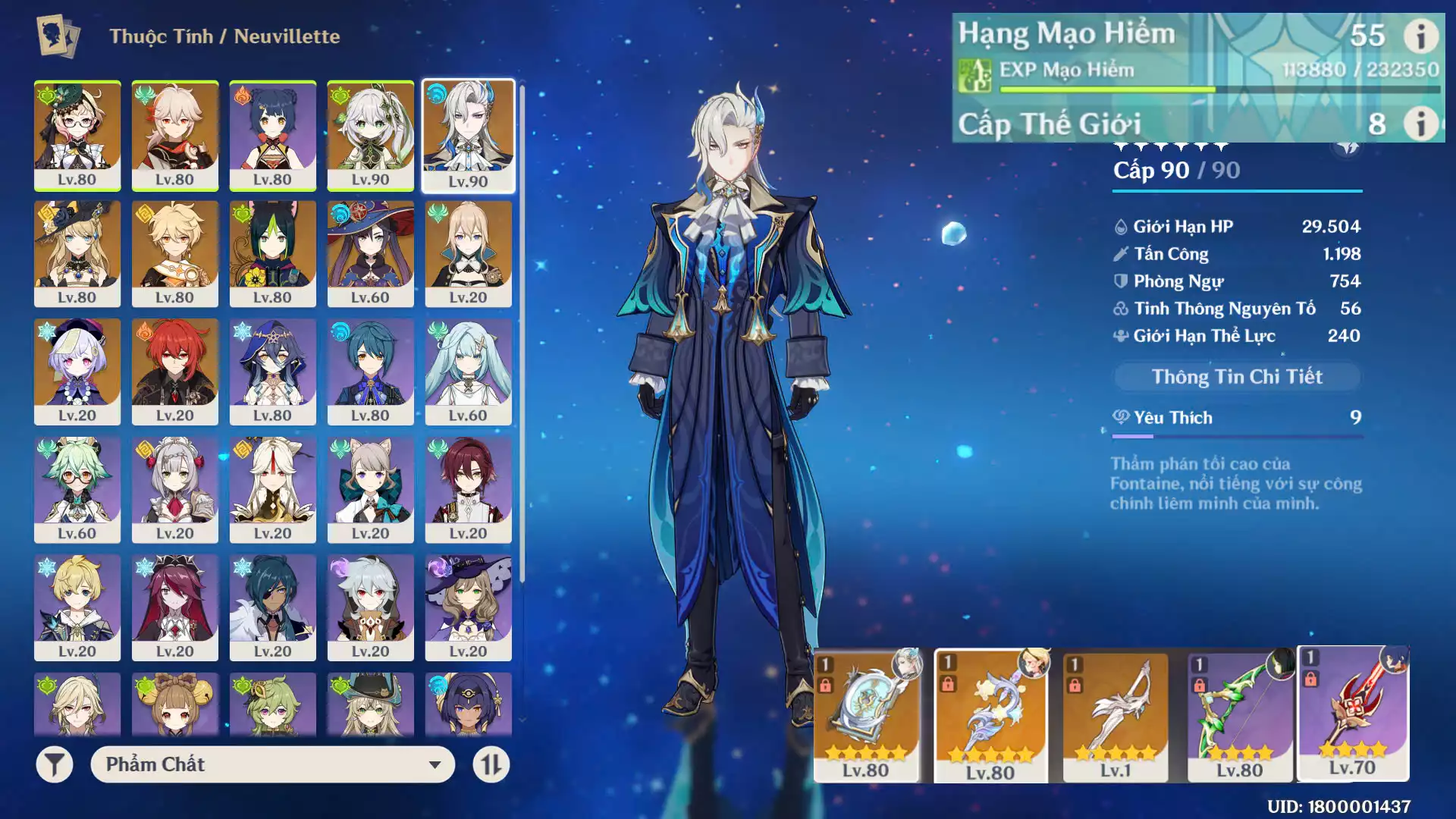Click the sword icon beside Tấn Công

click(x=1119, y=253)
